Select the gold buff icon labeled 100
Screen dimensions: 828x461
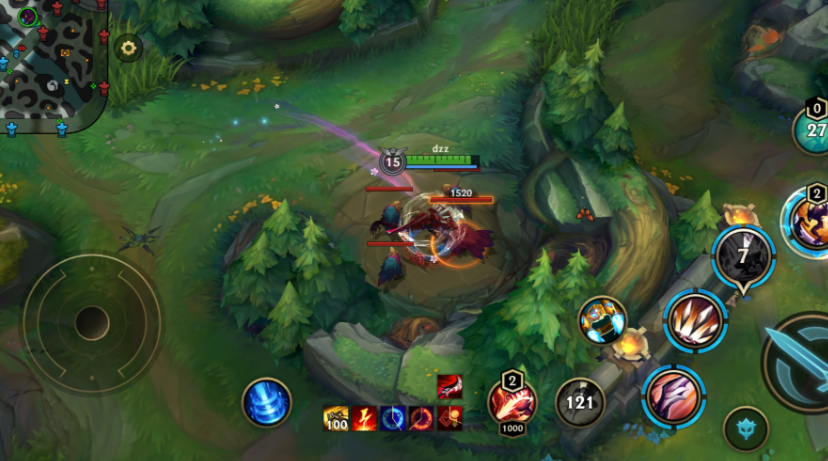click(336, 419)
